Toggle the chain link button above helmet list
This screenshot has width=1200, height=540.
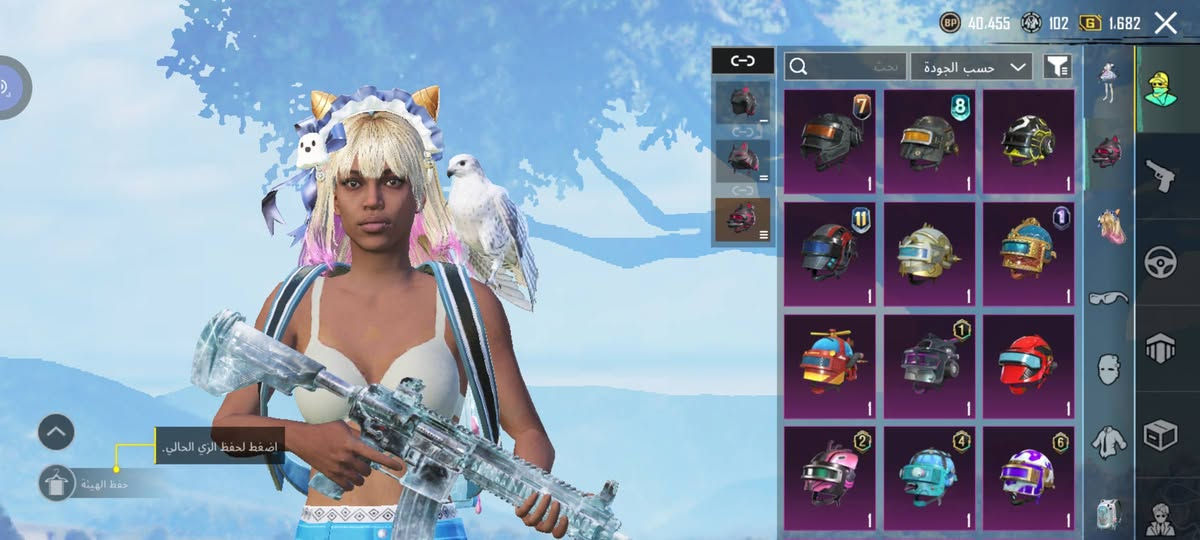(742, 61)
